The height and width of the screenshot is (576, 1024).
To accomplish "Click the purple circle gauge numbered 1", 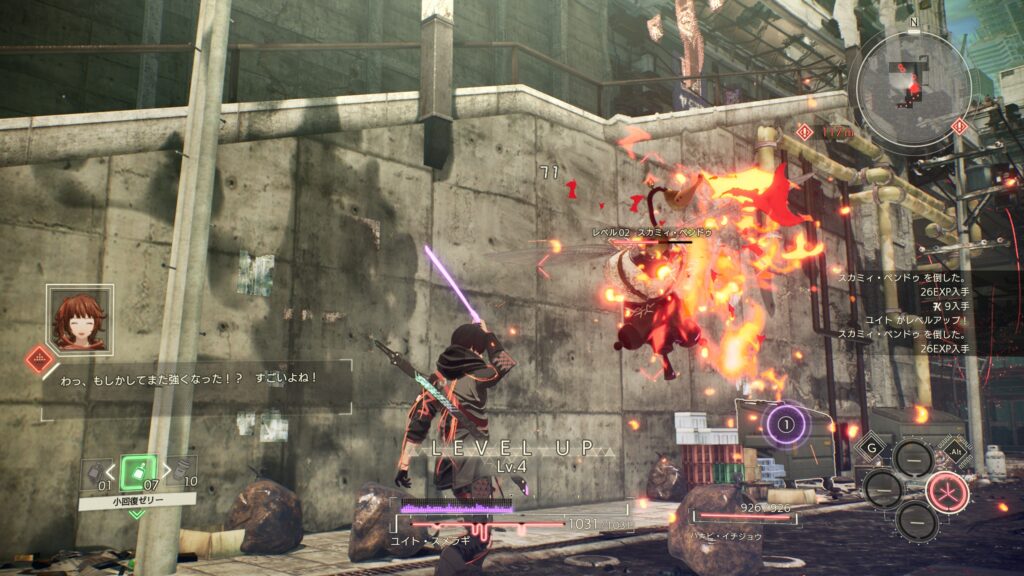I will tap(786, 423).
